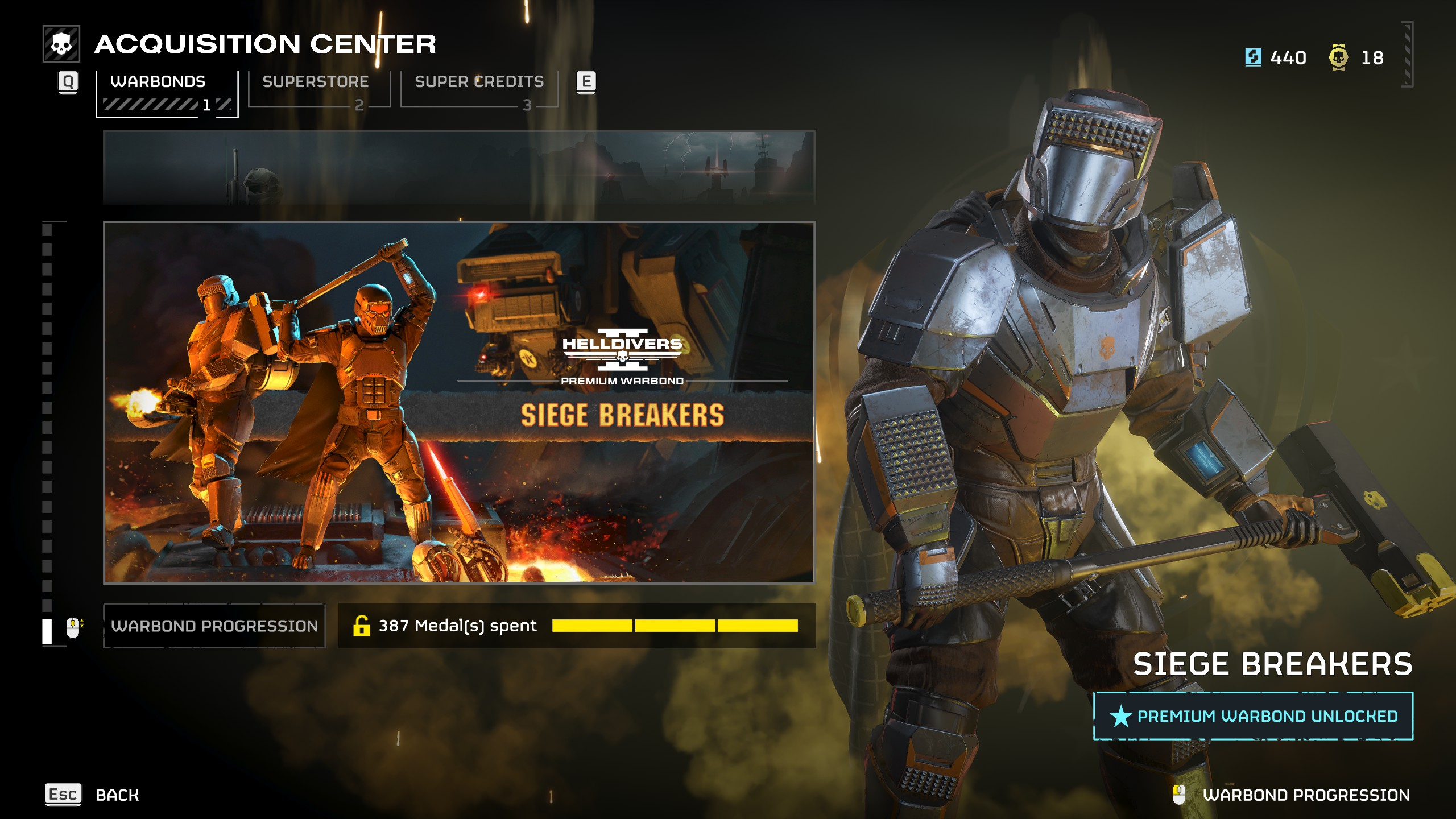This screenshot has width=1456, height=819.
Task: Click the E key prompt after Super Credits
Action: tap(587, 82)
